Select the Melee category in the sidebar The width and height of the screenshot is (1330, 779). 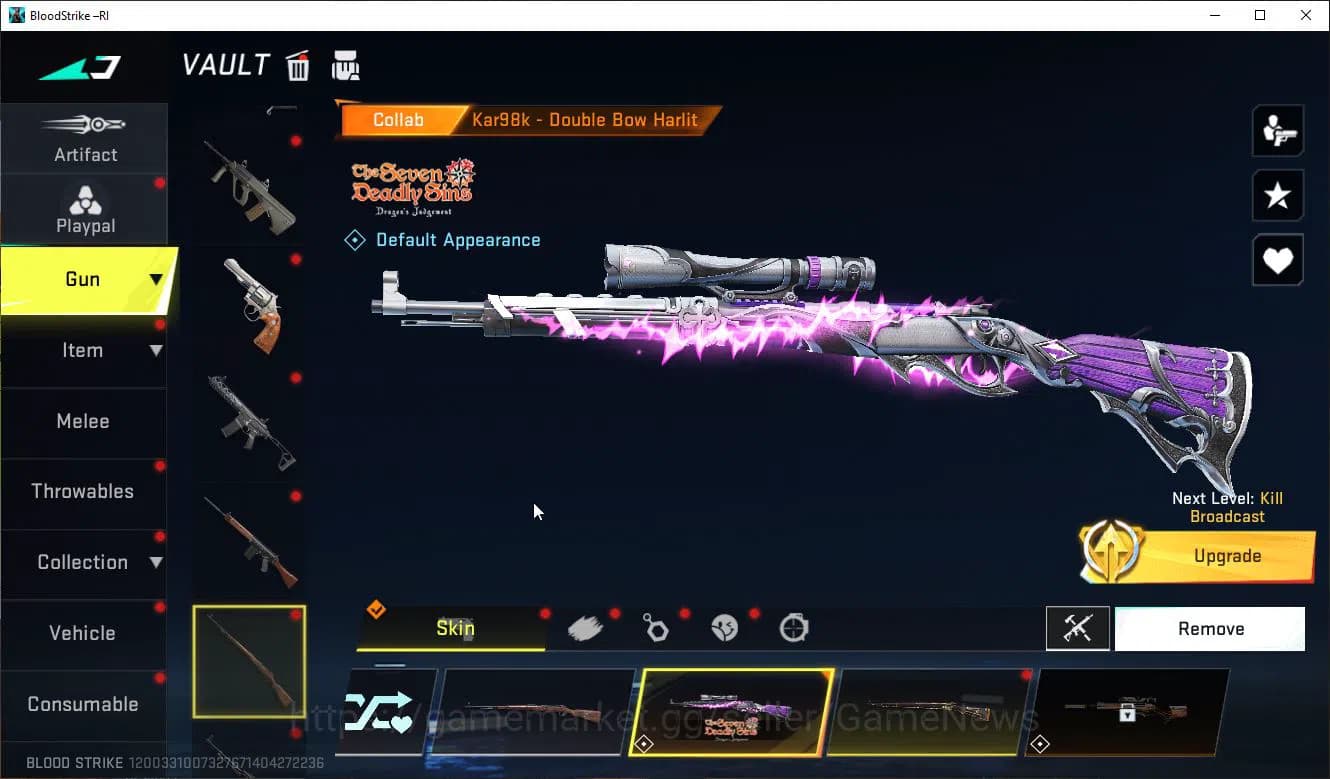click(83, 421)
